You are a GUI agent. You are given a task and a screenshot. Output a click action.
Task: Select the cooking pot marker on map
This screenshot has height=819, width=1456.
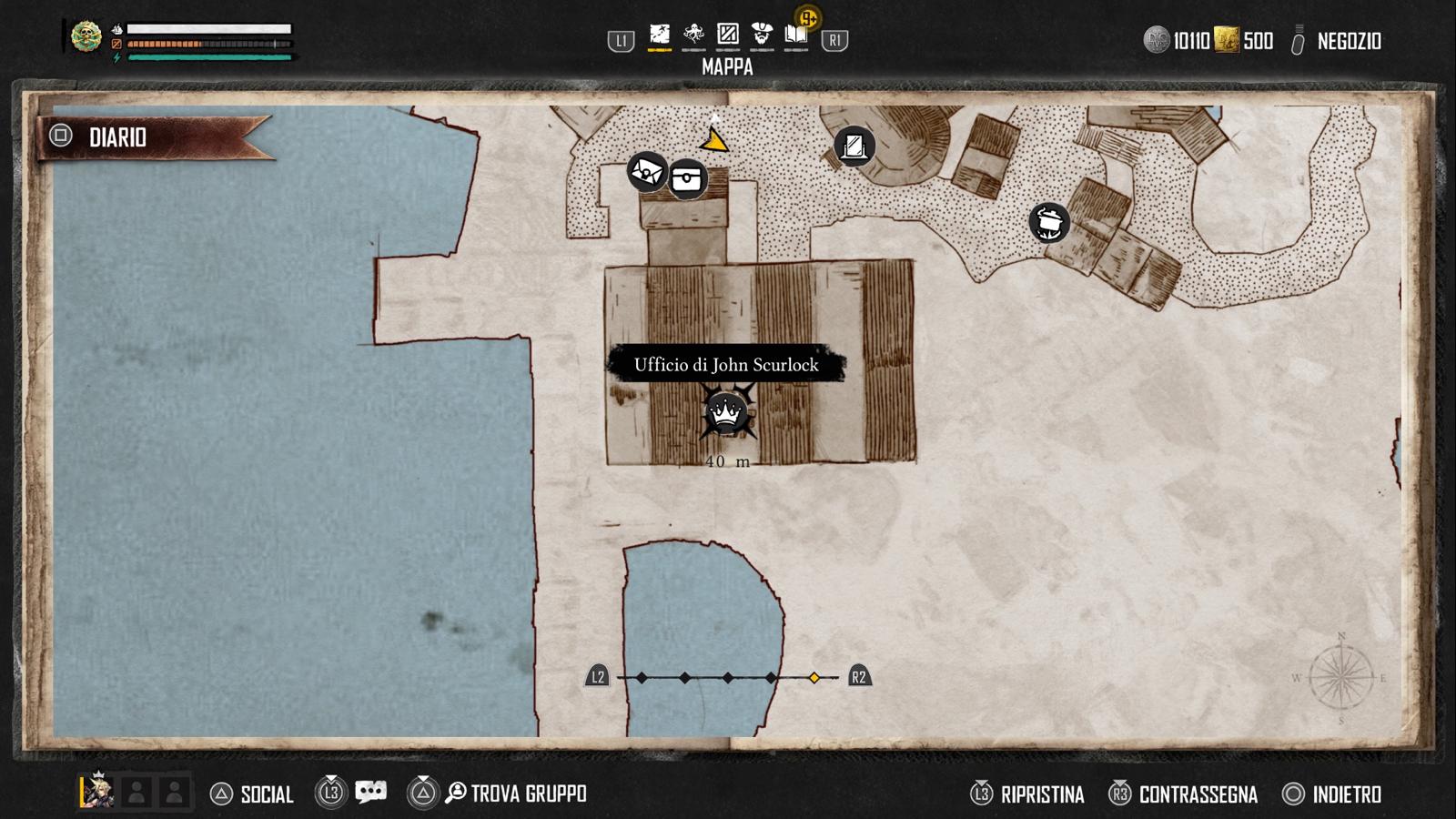coord(1049,222)
